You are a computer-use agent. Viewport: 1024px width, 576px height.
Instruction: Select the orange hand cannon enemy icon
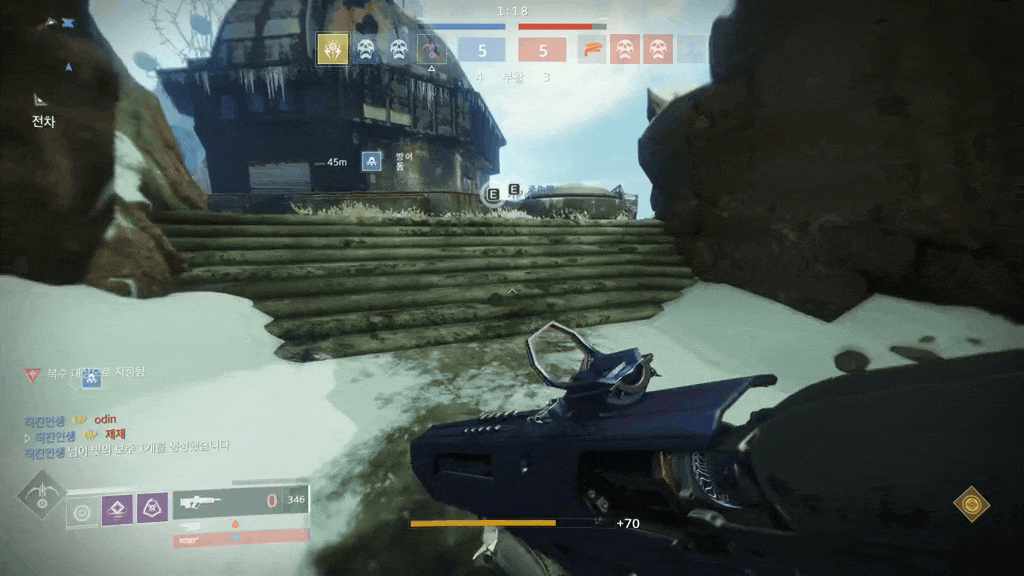pos(592,49)
